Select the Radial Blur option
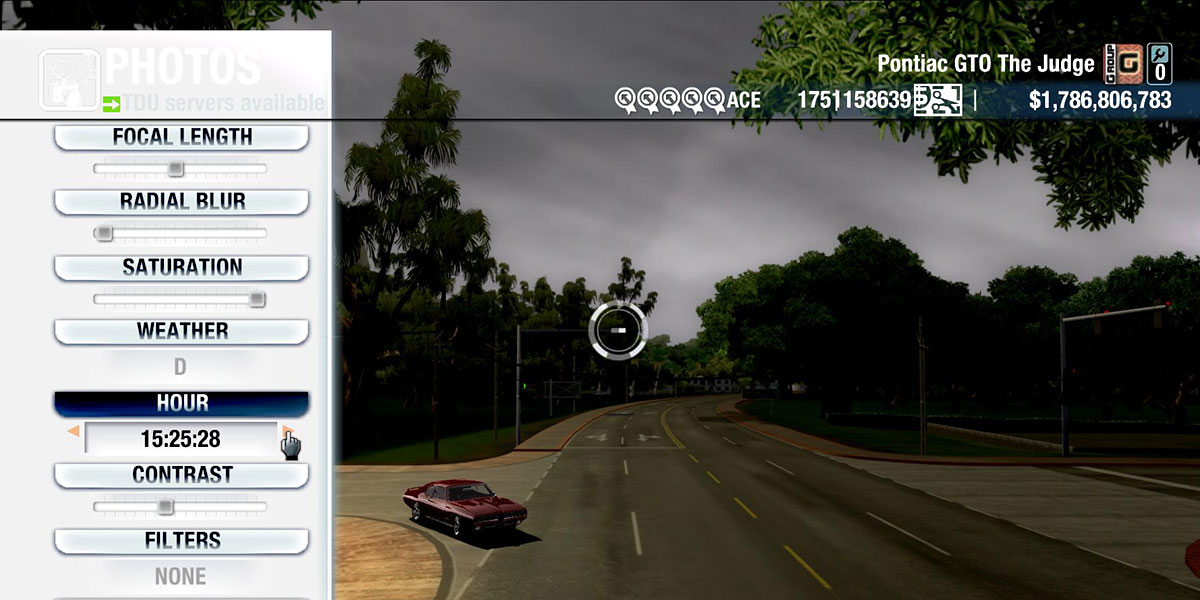1200x600 pixels. 181,202
